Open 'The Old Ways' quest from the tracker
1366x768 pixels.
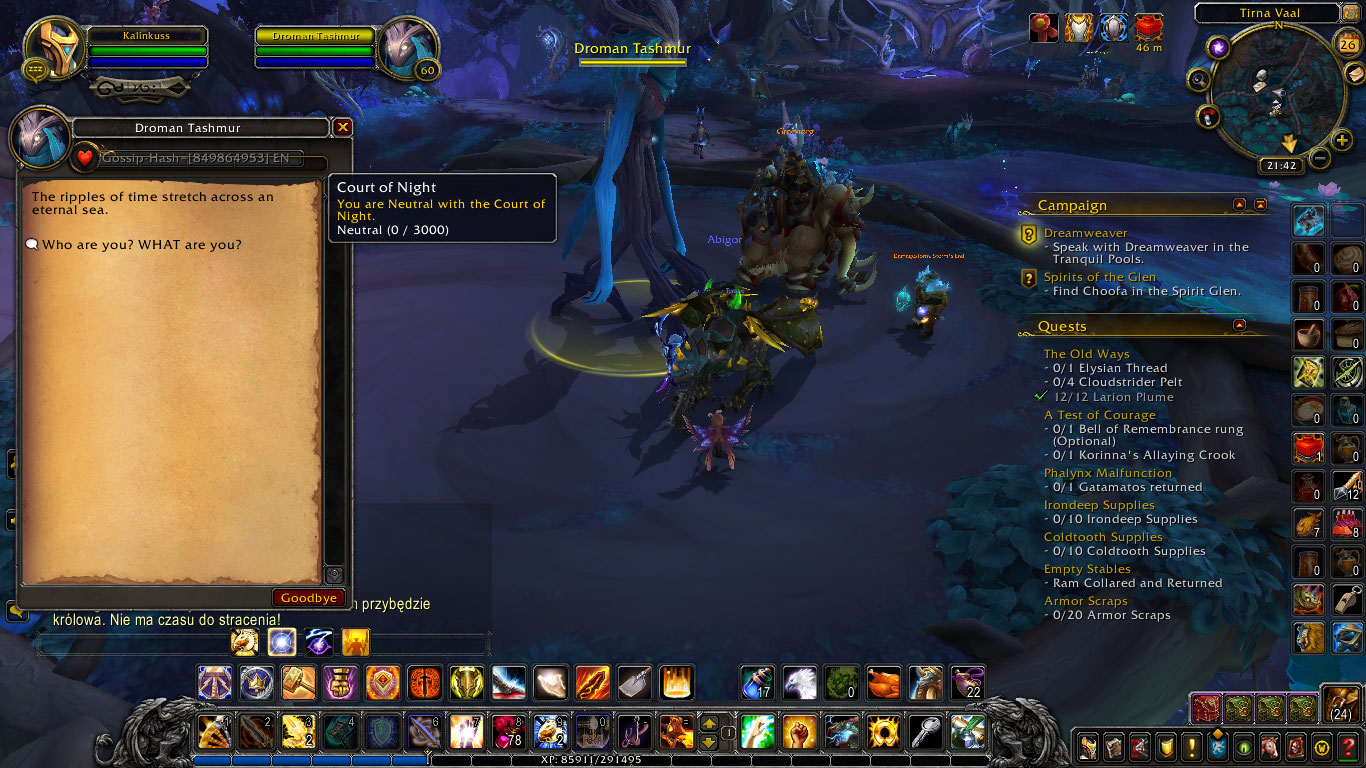pyautogui.click(x=1086, y=353)
